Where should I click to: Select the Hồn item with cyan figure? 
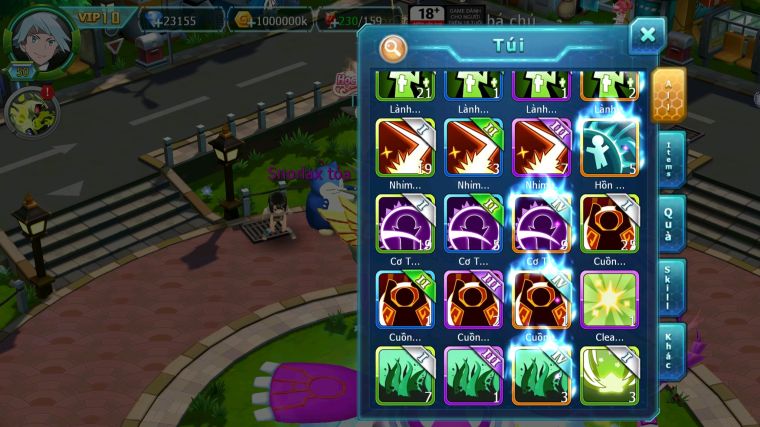click(x=609, y=148)
